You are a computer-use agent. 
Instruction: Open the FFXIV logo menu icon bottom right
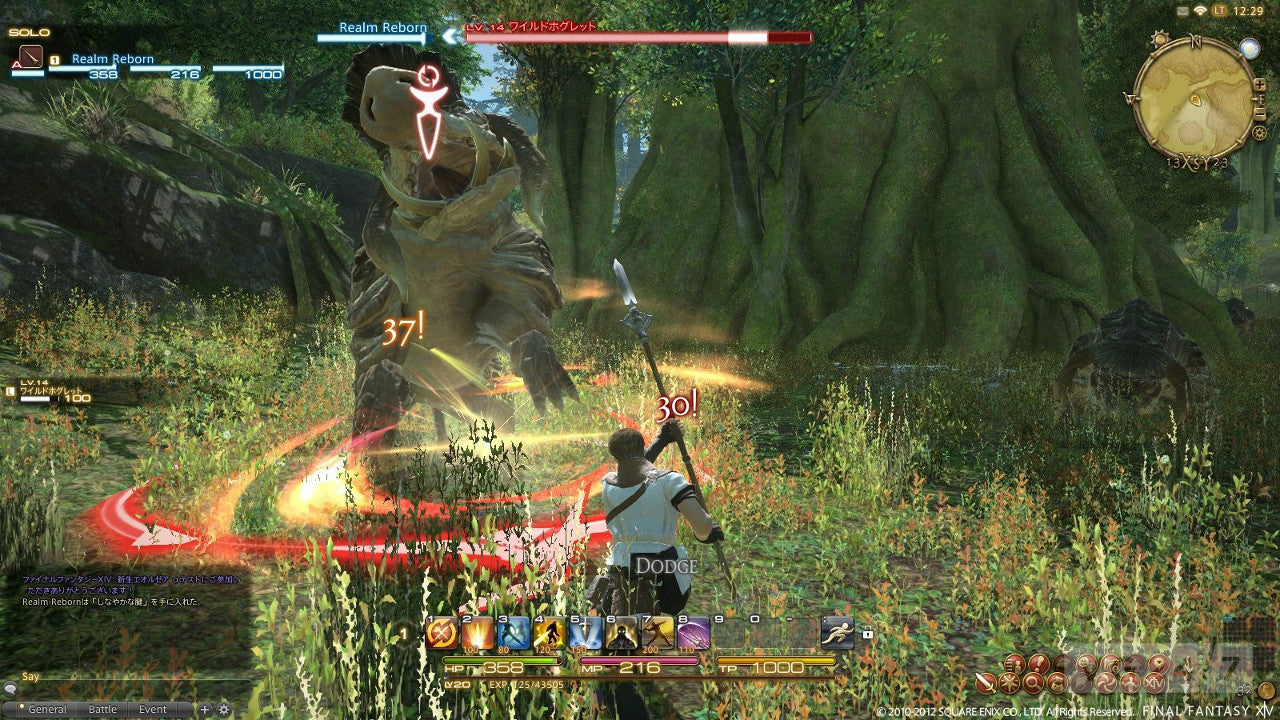[x=1153, y=683]
